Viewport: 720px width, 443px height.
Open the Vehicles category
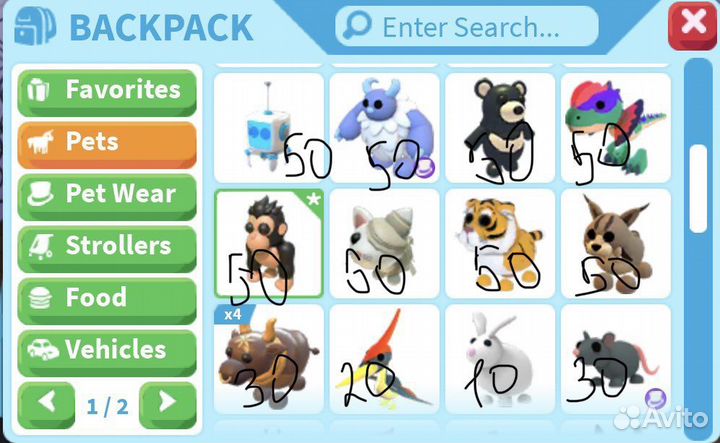[107, 350]
